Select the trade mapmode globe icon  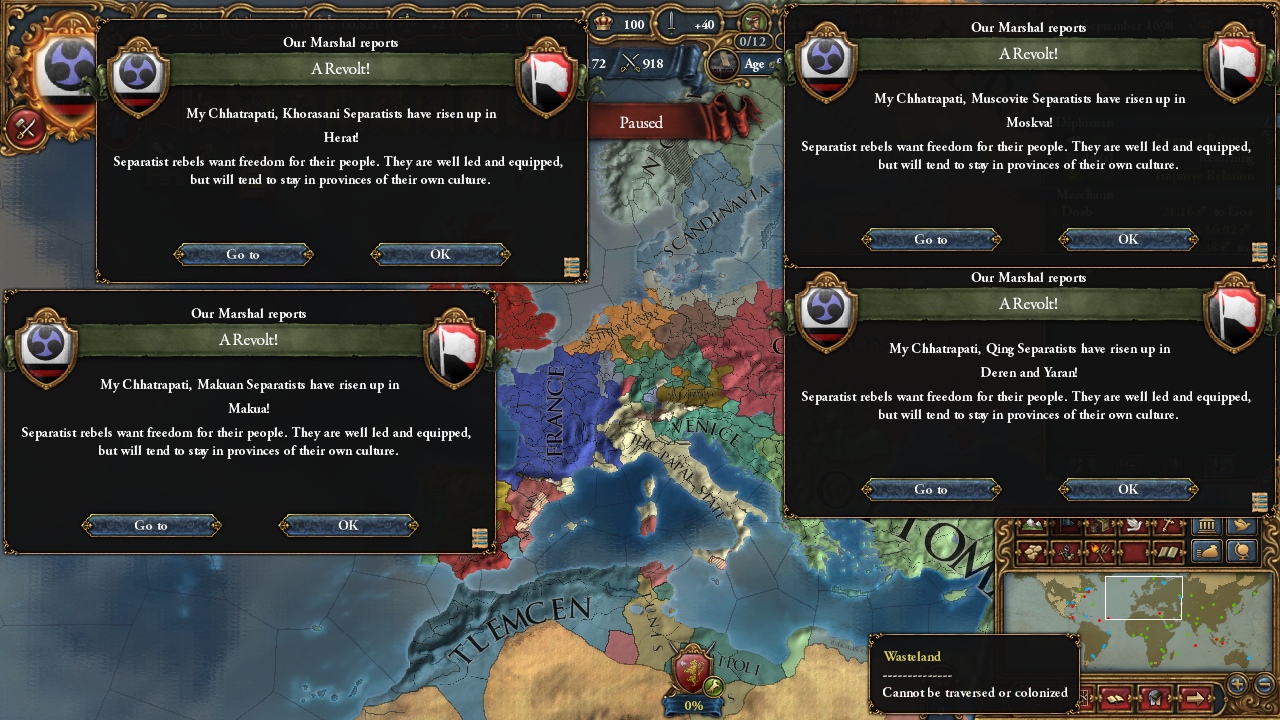1241,553
